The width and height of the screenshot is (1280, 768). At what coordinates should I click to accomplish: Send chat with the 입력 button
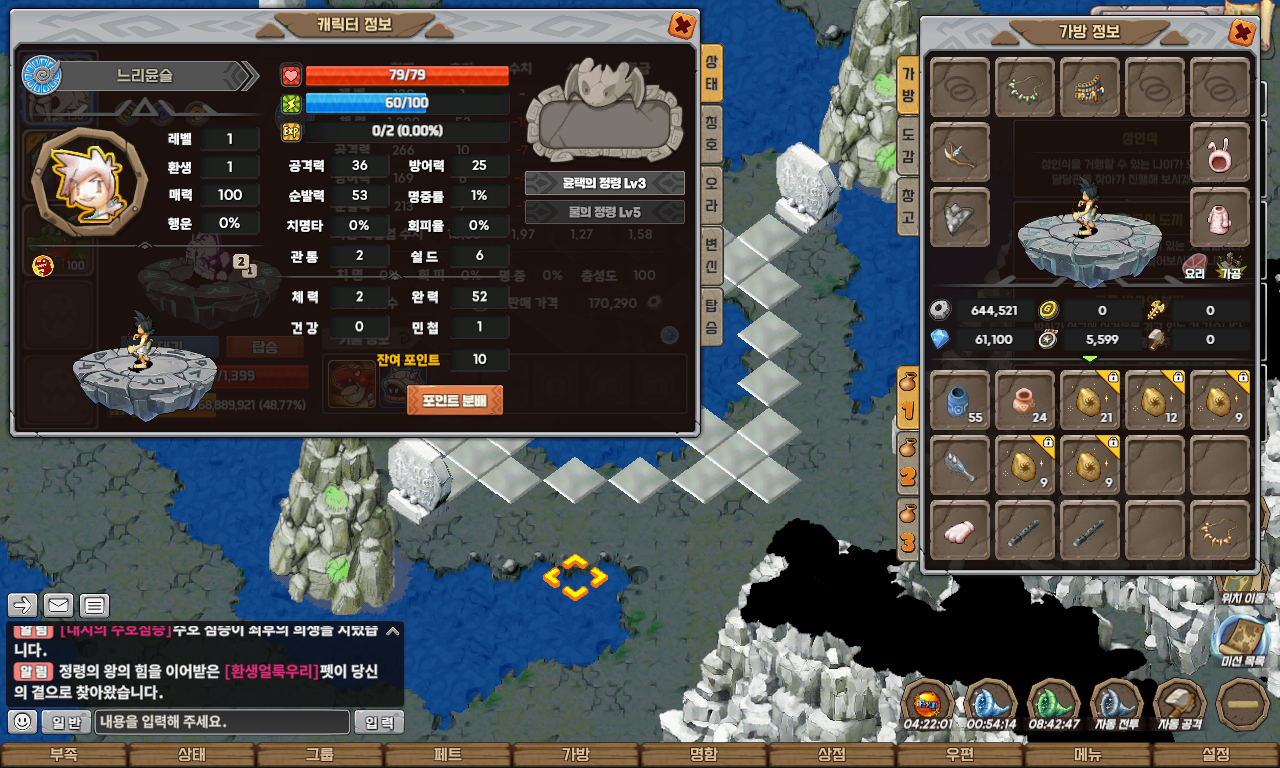pyautogui.click(x=379, y=722)
